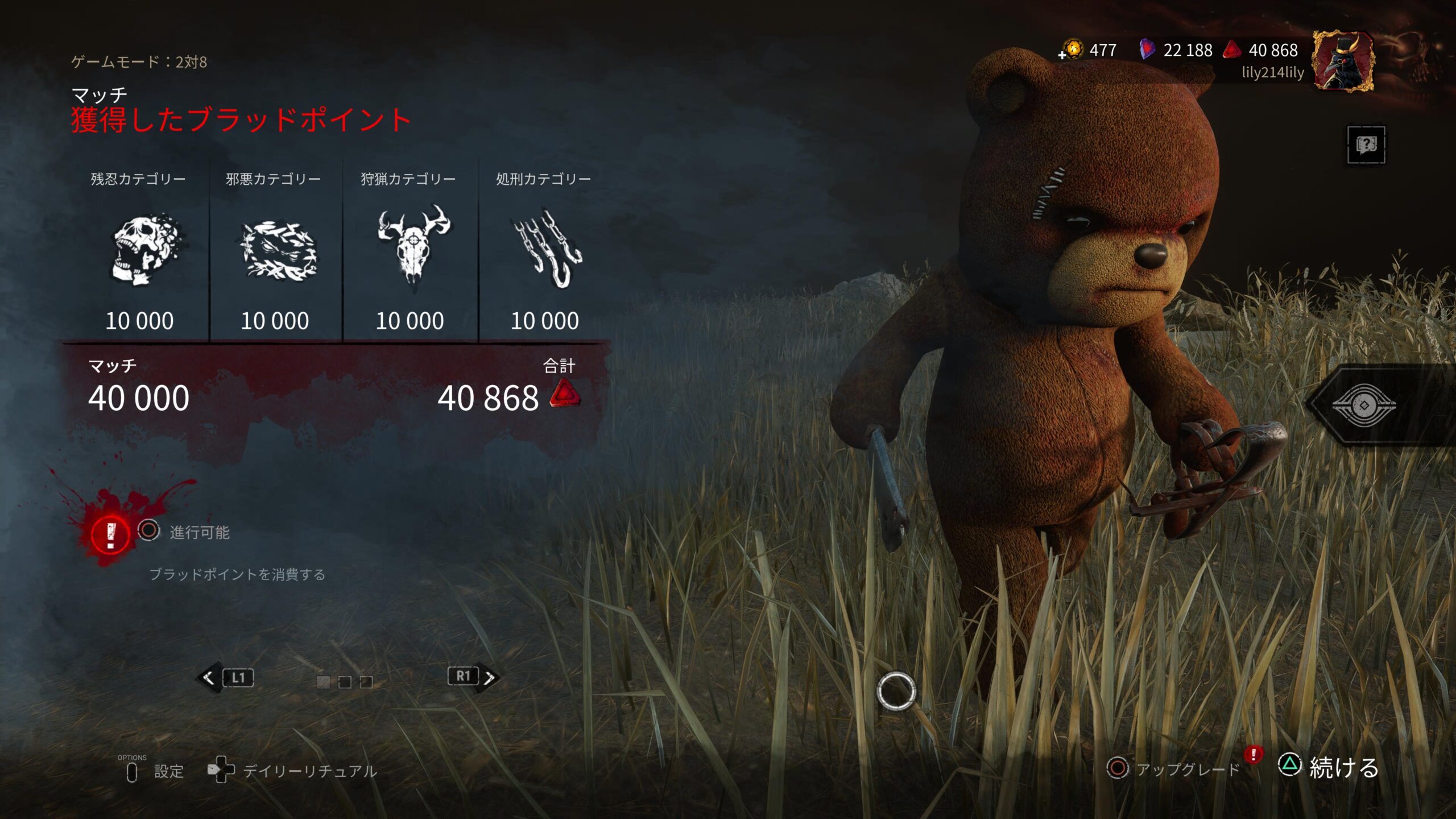Screen dimensions: 1456x819
Task: Continue with the 続ける button
Action: 1329,767
